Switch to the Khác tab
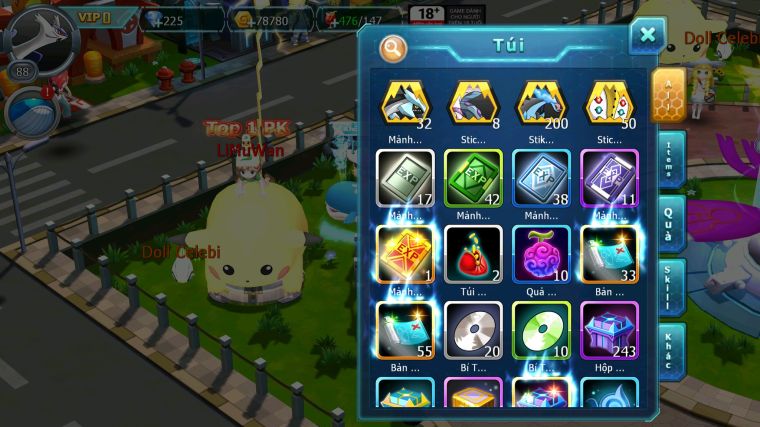The height and width of the screenshot is (427, 760). coord(671,350)
